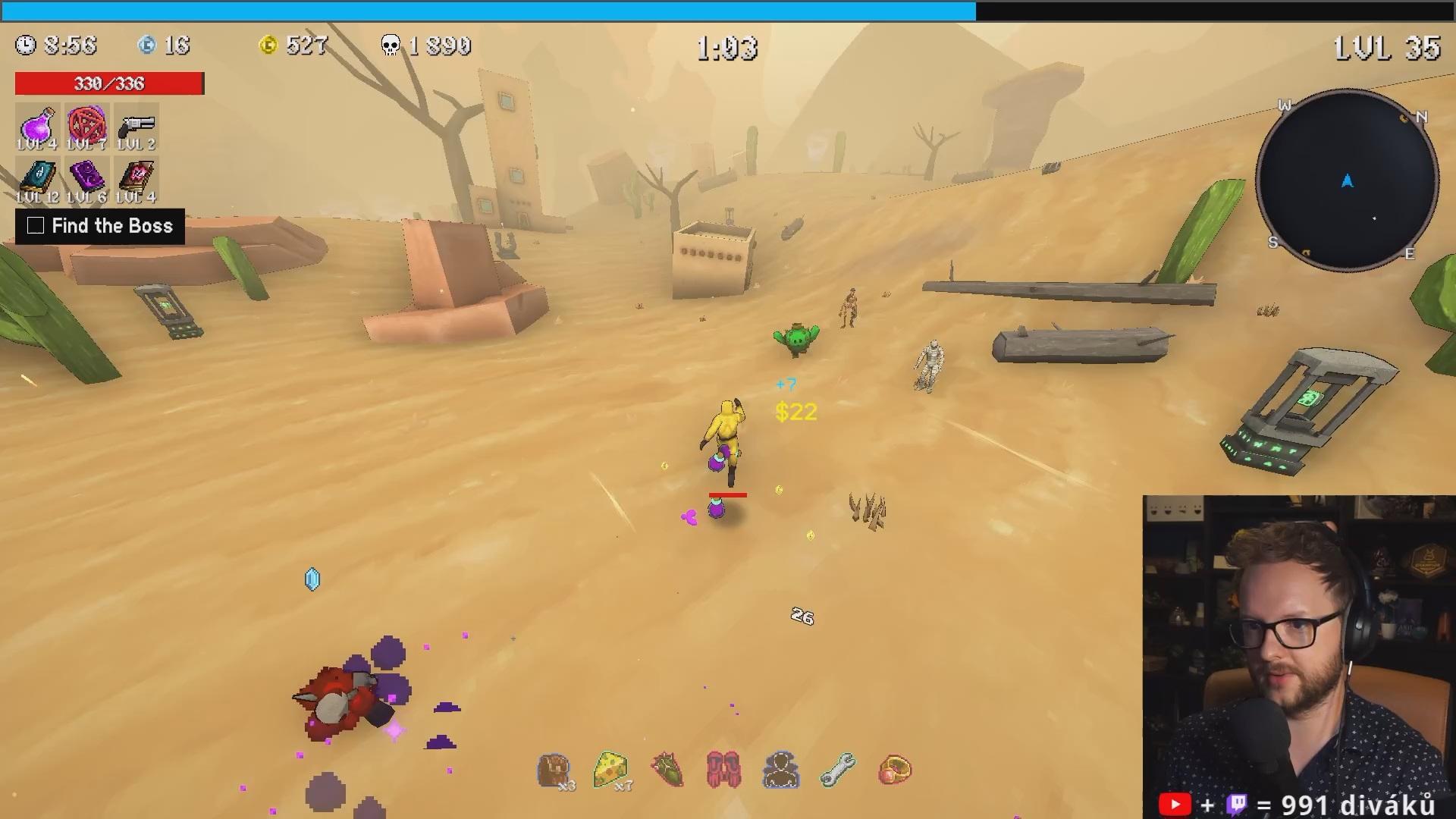The image size is (1456, 819).
Task: Select the red gloves item icon
Action: [723, 770]
